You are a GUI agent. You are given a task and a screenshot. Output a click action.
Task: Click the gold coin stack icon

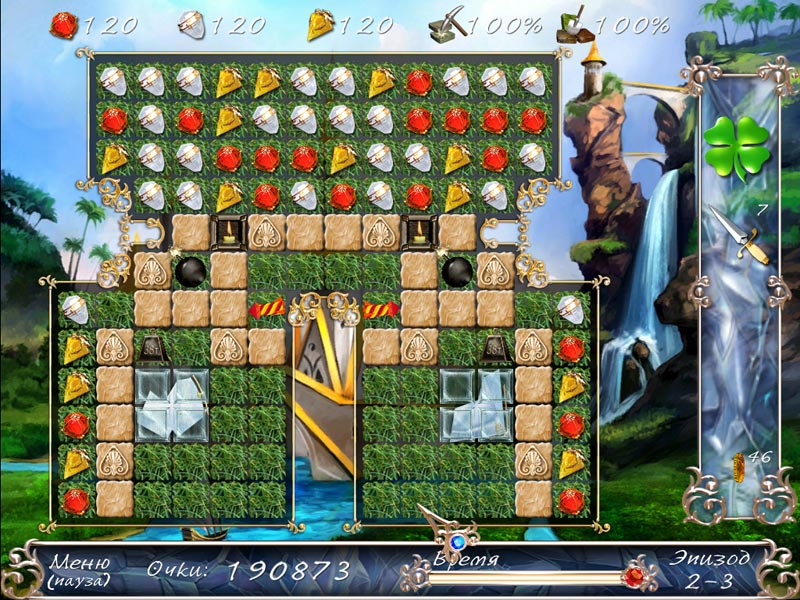740,468
